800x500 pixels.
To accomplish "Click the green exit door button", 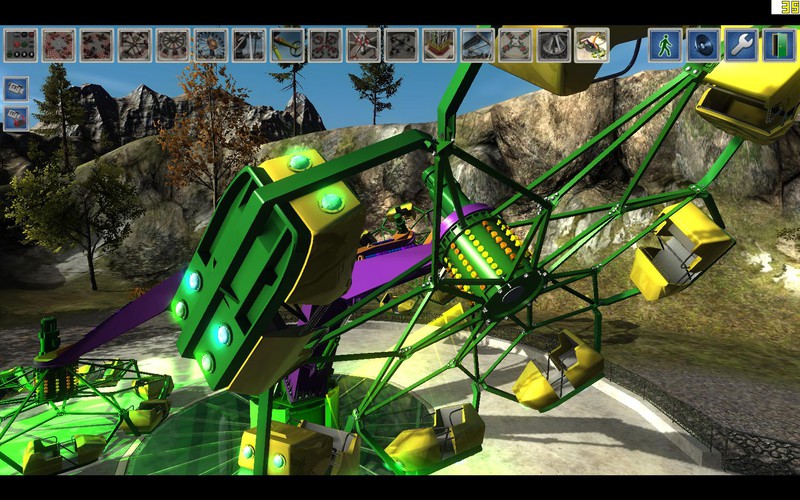I will [779, 45].
